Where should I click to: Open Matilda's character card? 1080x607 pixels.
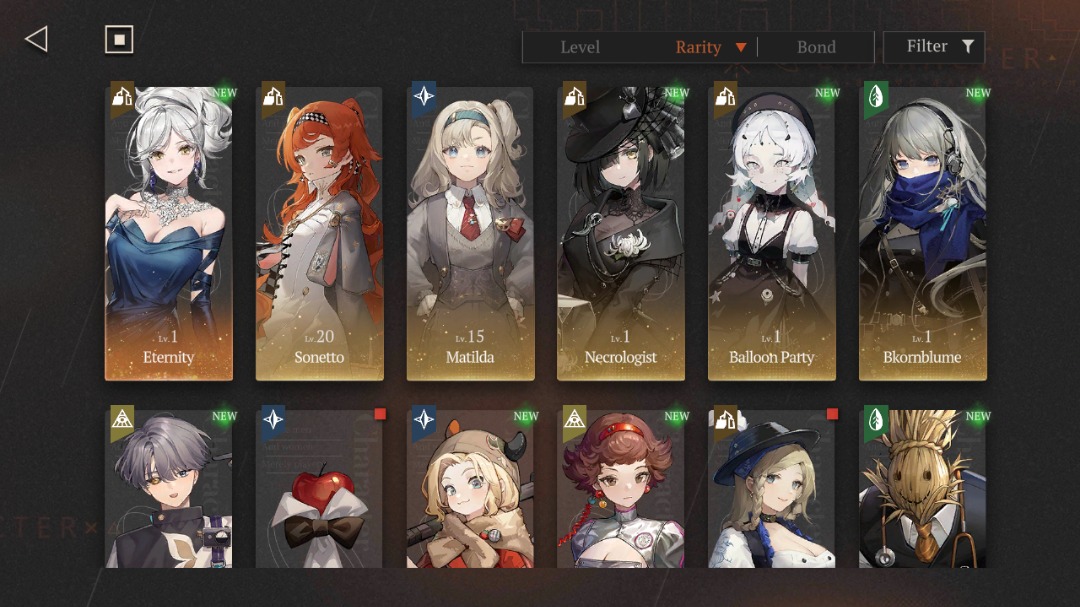(470, 233)
